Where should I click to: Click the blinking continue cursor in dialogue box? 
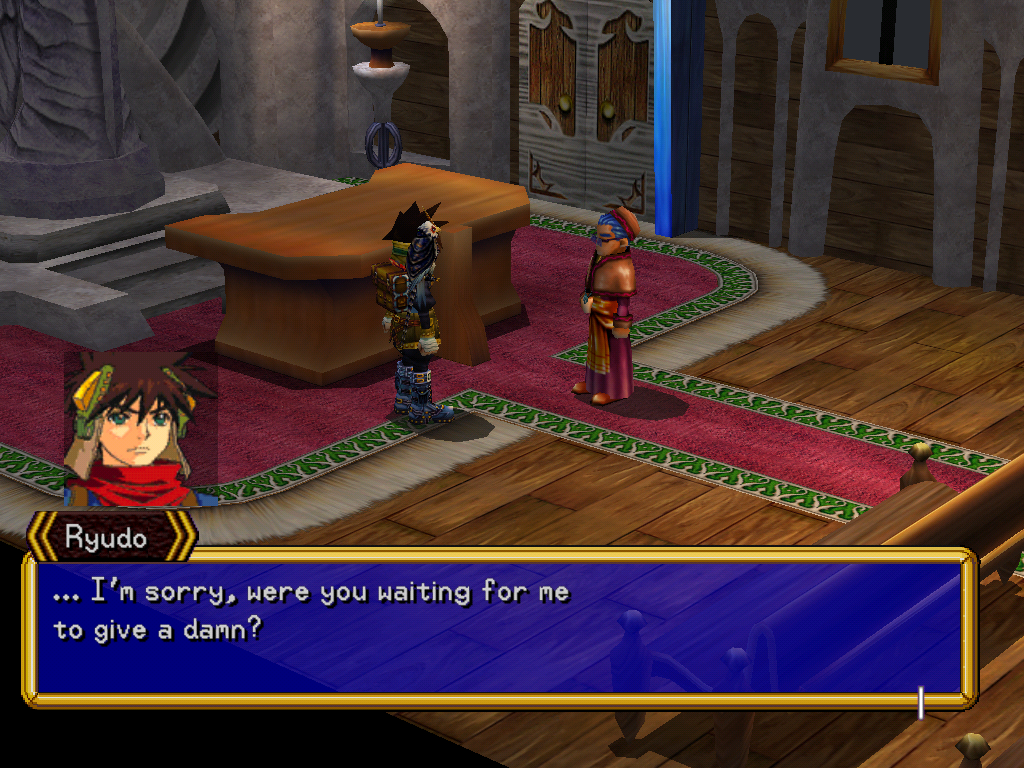point(920,703)
